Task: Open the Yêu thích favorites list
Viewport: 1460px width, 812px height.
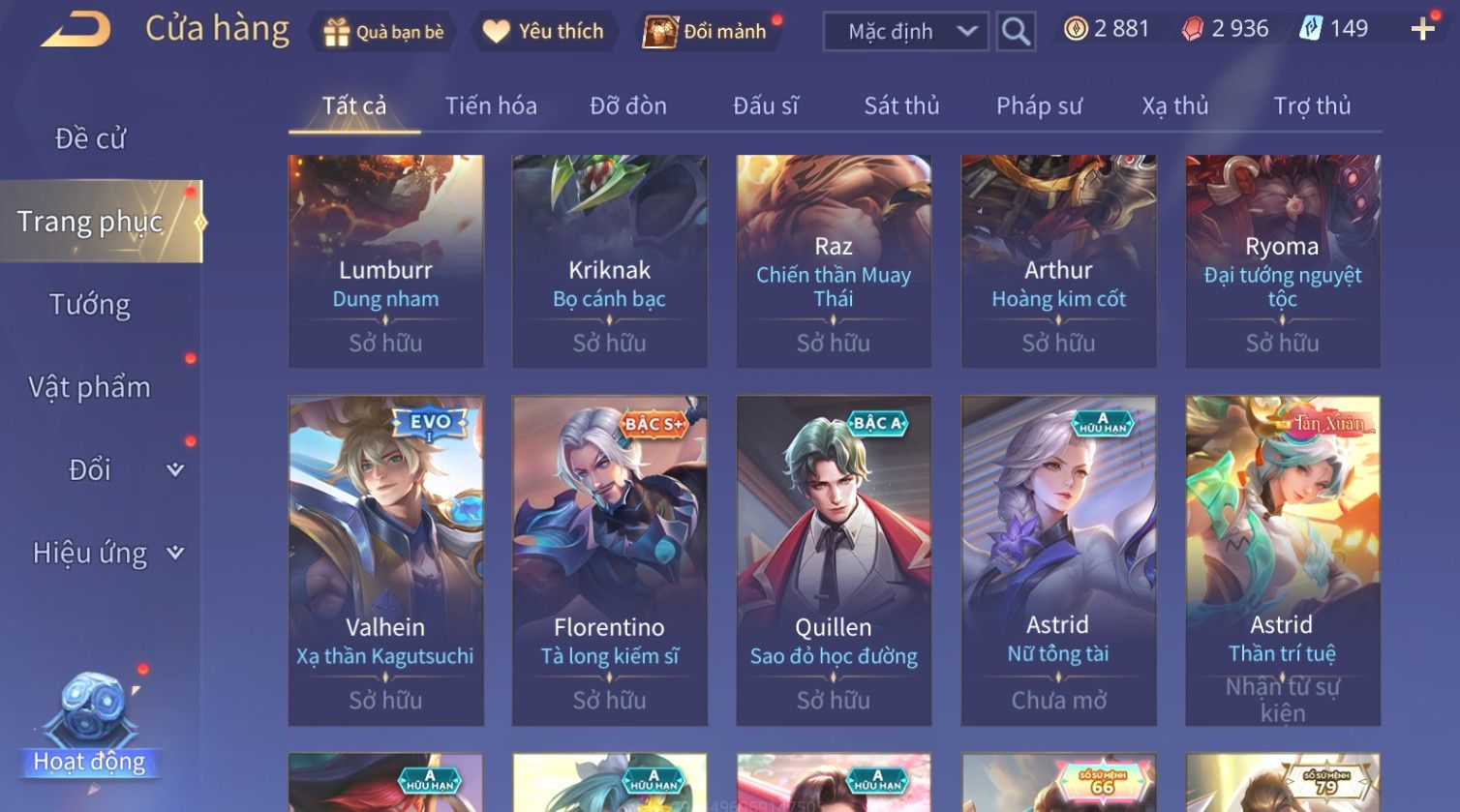Action: [543, 32]
